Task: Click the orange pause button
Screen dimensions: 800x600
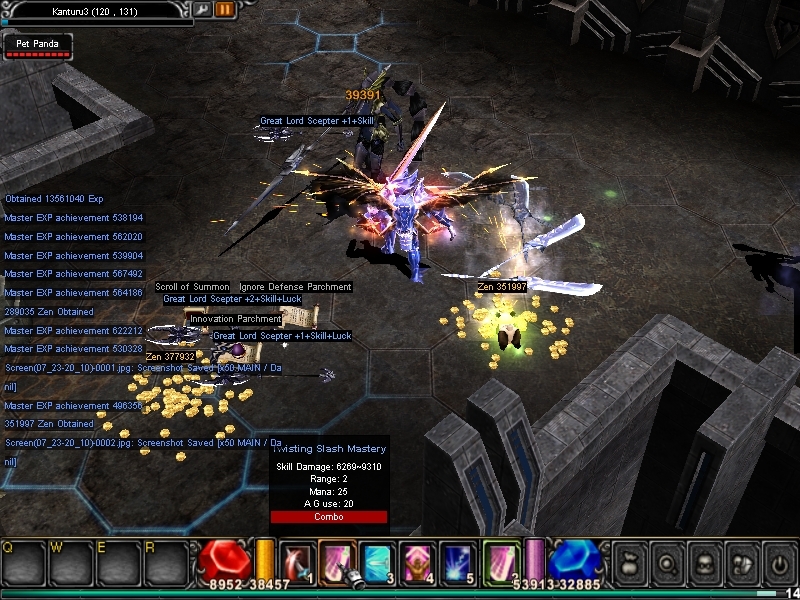Action: coord(225,9)
